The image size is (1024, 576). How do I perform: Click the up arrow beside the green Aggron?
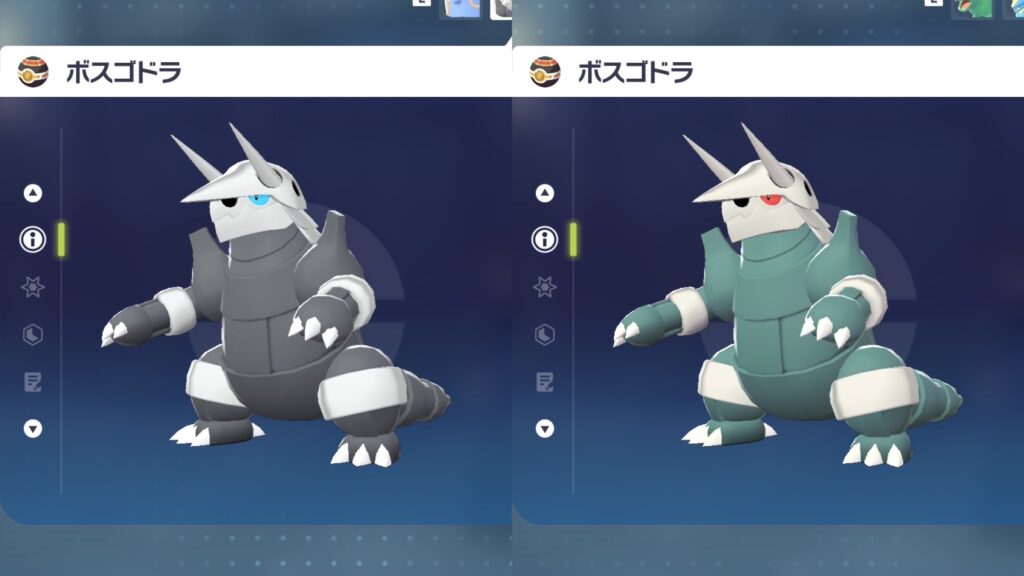(x=545, y=193)
